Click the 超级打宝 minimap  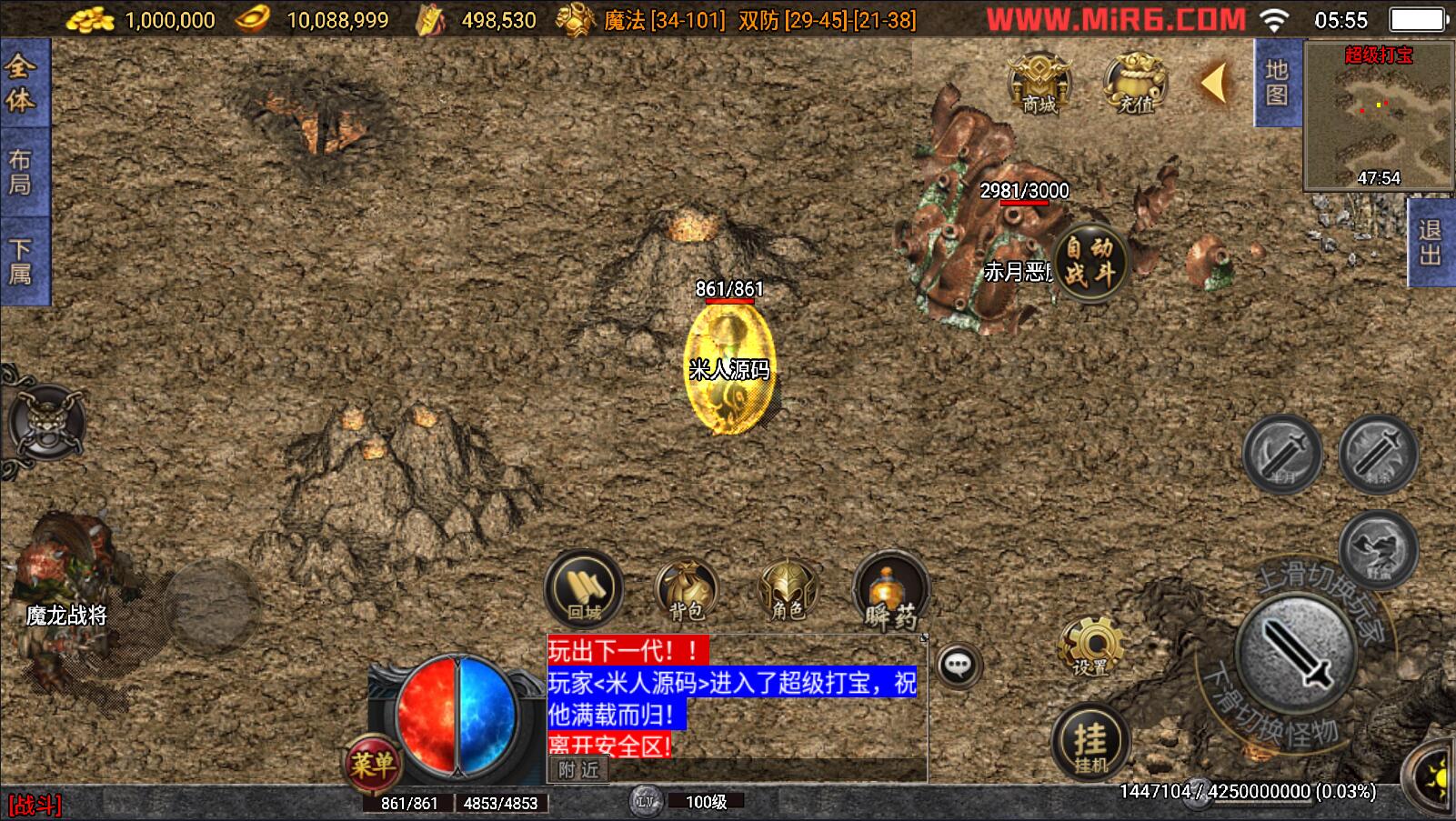[1378, 115]
